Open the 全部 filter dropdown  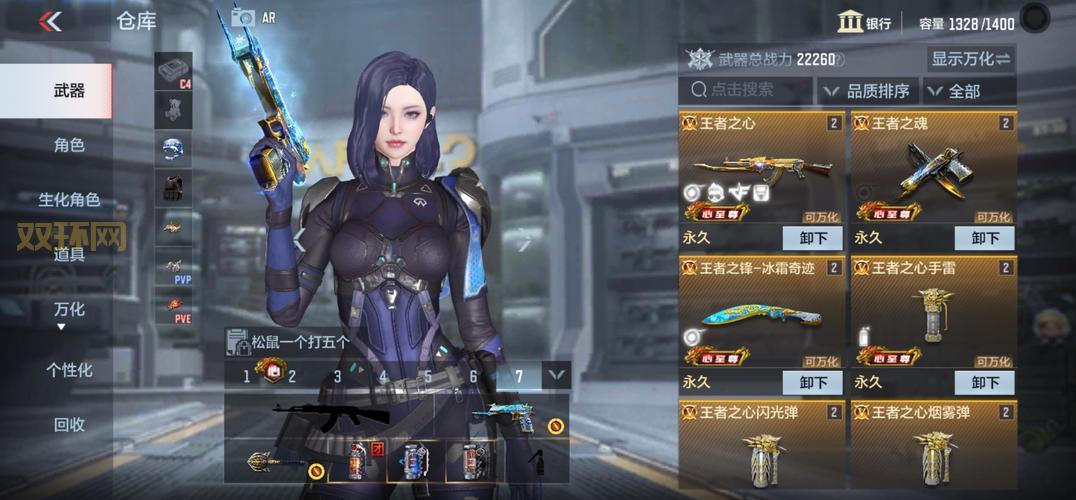coord(968,91)
